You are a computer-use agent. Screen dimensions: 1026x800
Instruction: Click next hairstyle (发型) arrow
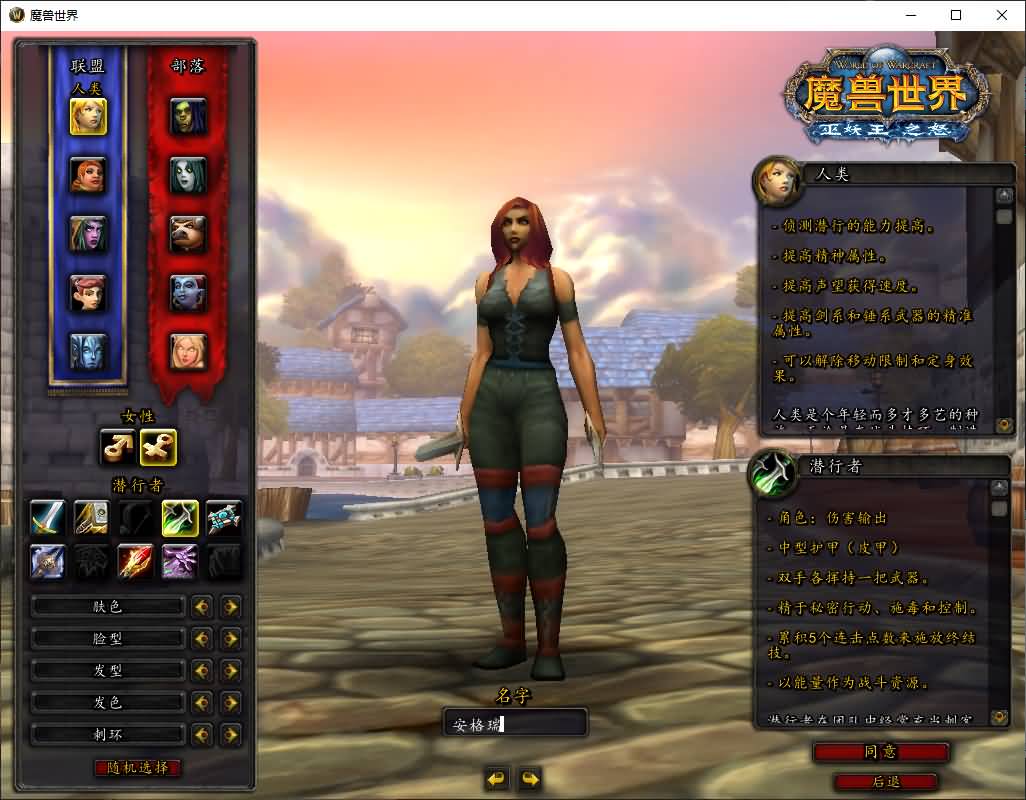tap(231, 670)
